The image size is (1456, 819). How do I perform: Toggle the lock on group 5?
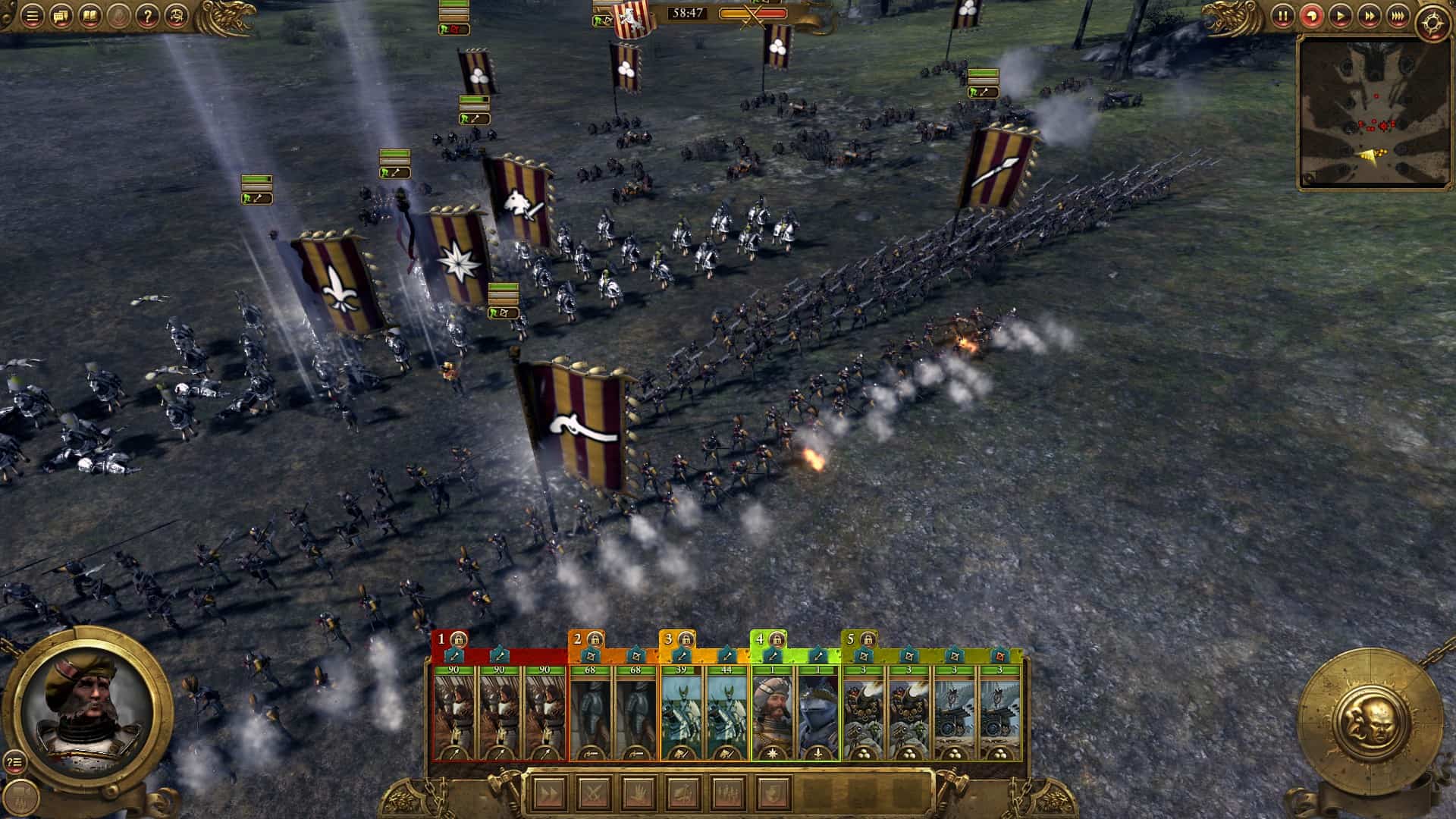(868, 639)
